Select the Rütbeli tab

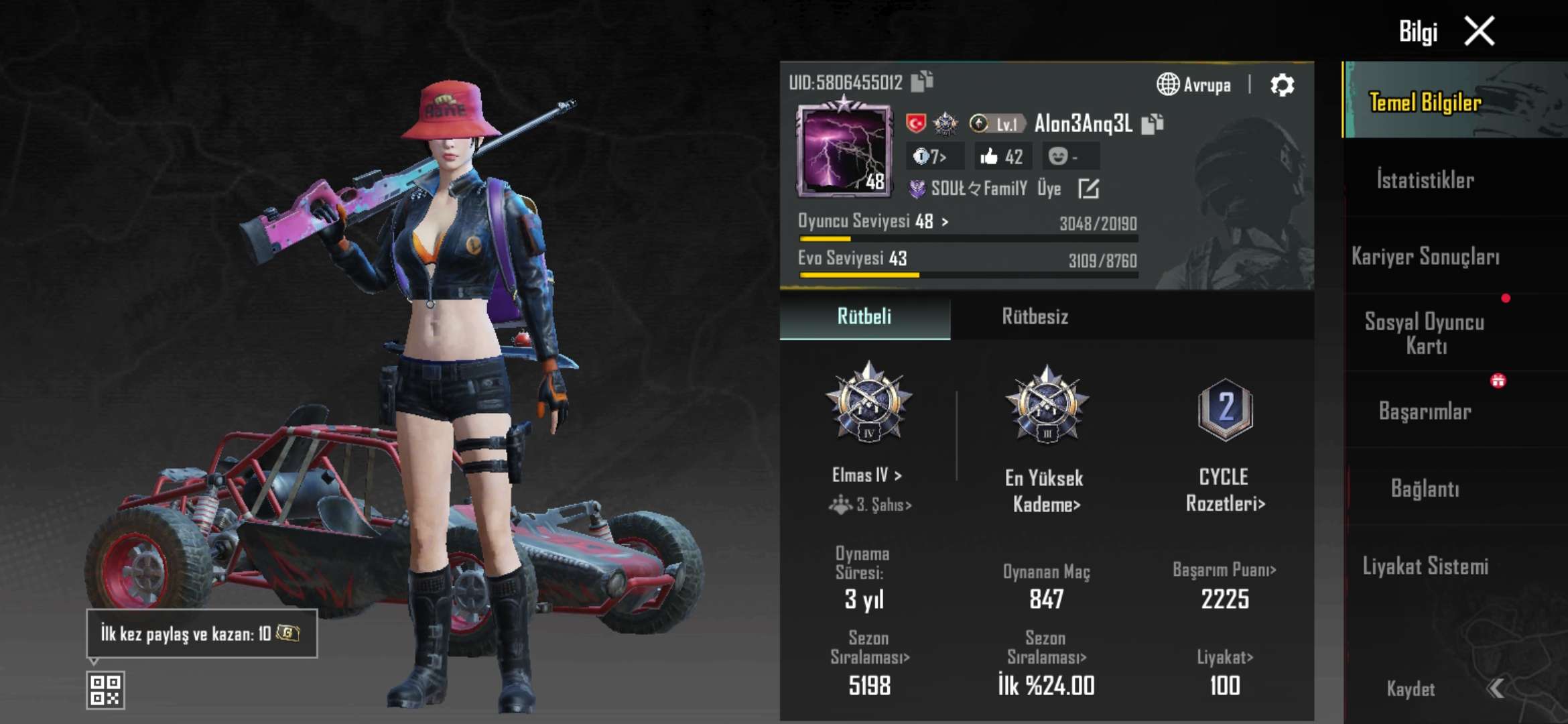click(x=864, y=316)
